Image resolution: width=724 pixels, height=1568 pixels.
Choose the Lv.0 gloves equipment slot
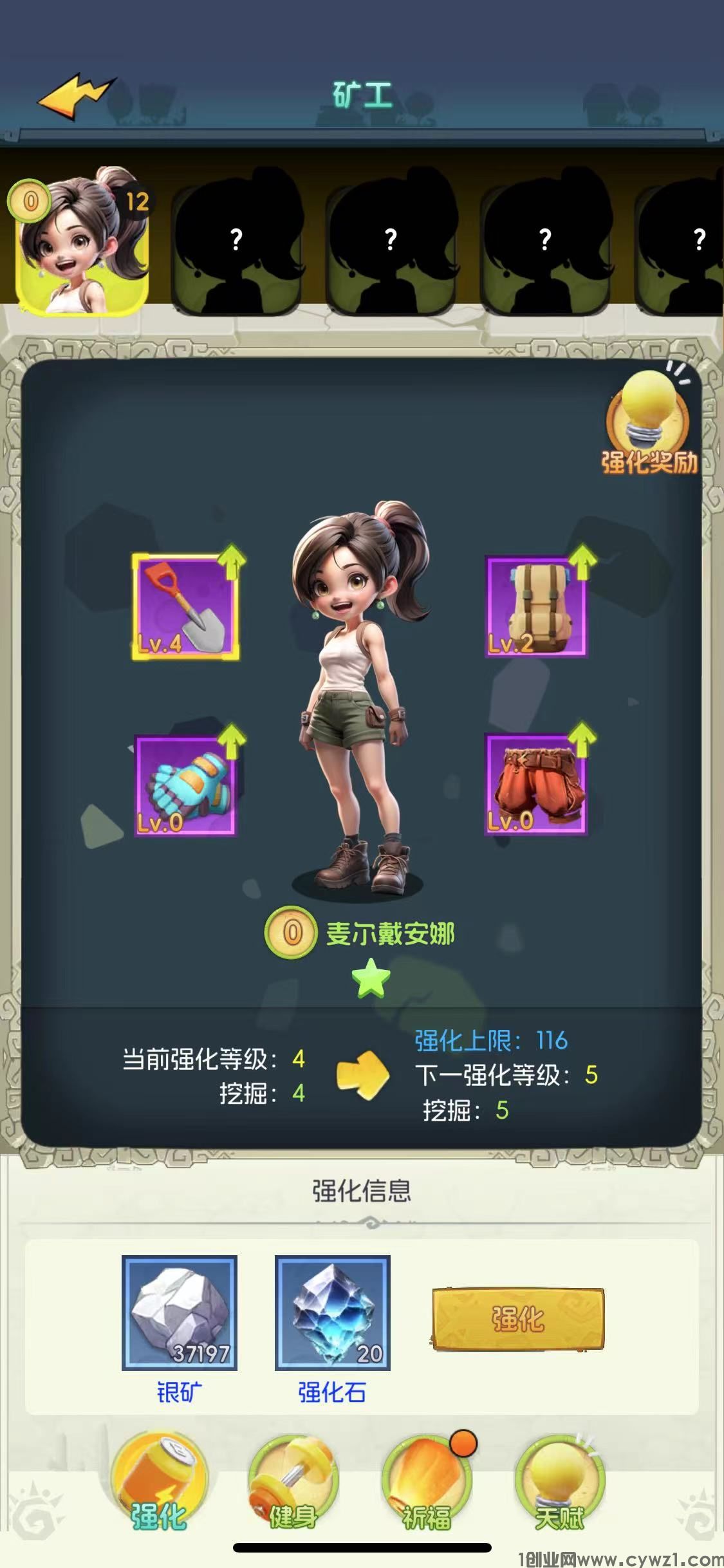[185, 786]
